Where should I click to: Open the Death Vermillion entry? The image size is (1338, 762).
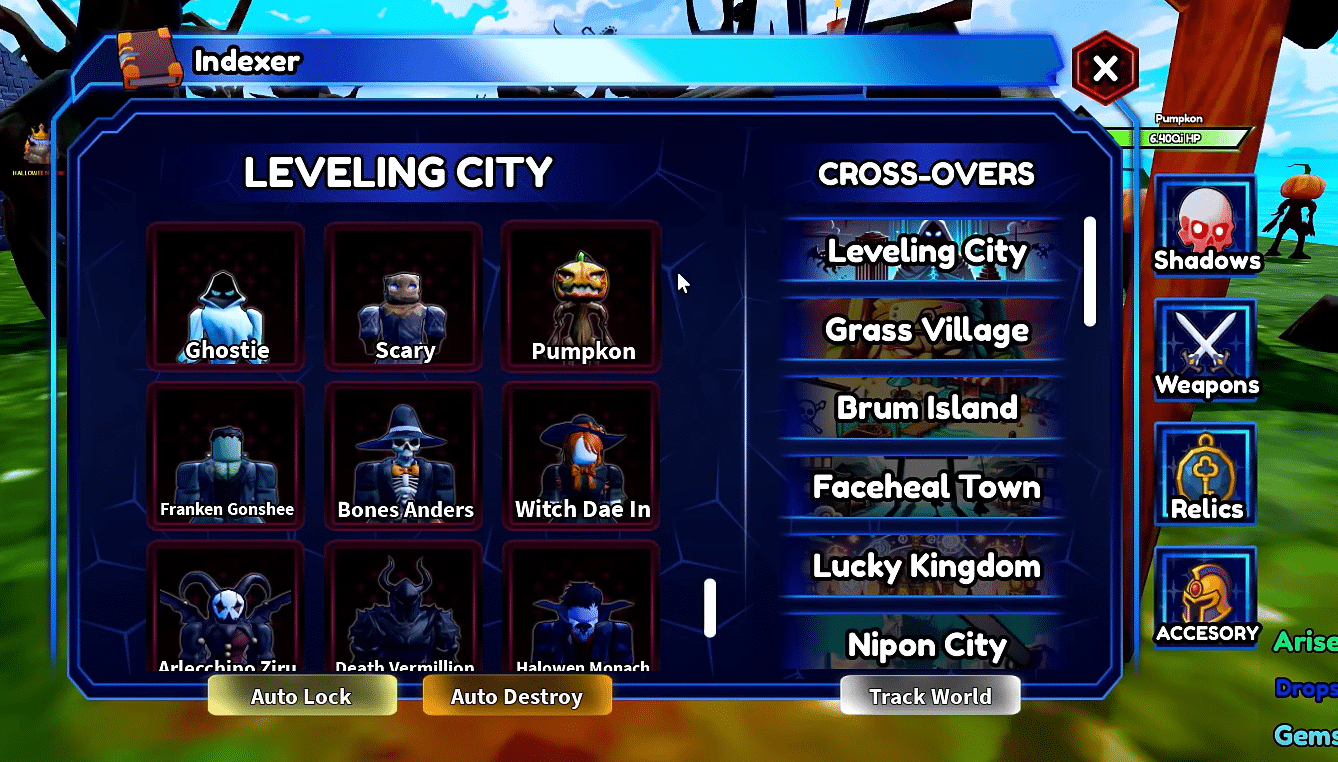tap(404, 608)
